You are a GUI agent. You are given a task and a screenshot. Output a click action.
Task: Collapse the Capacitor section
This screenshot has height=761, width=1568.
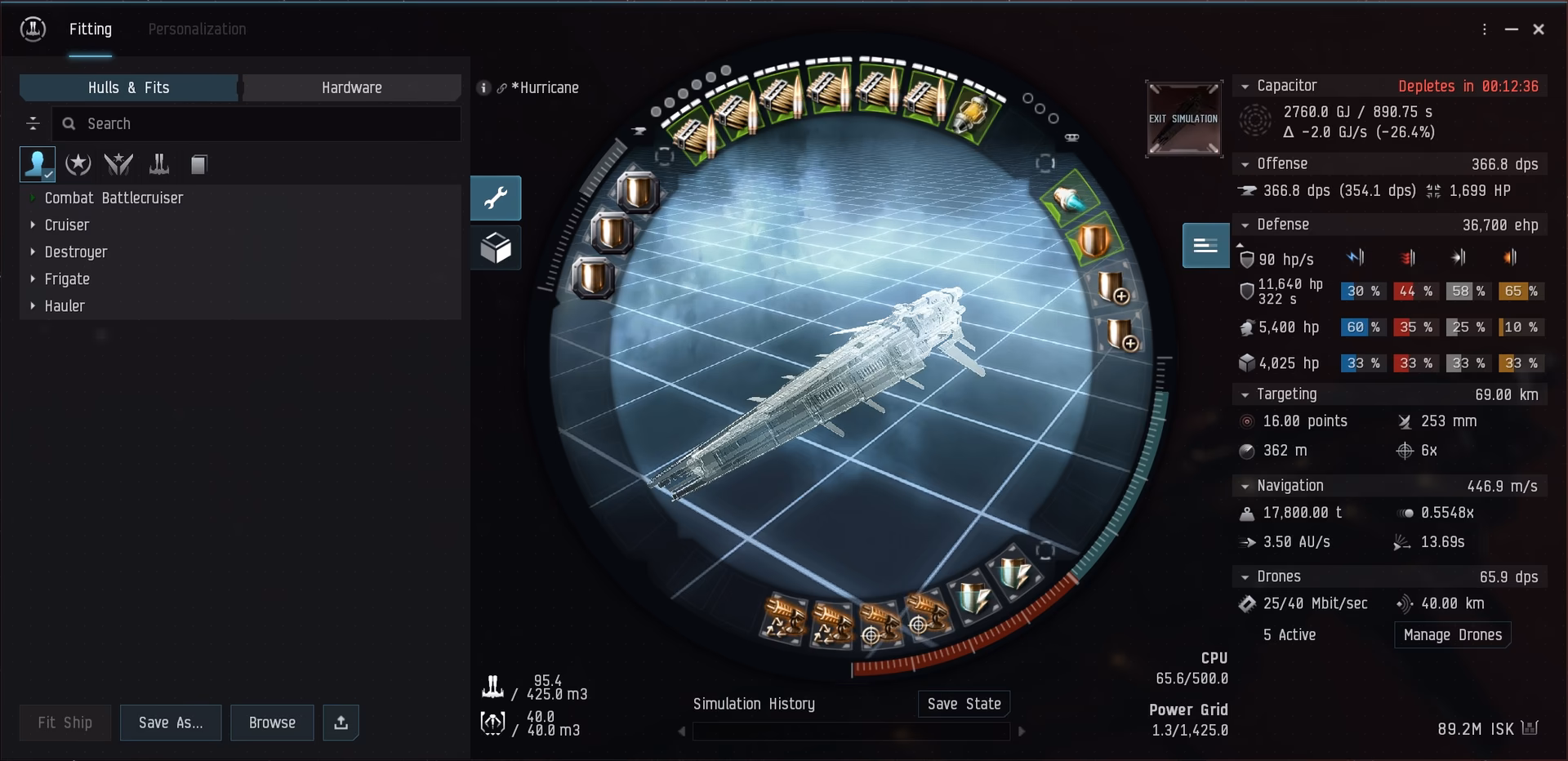pyautogui.click(x=1245, y=86)
